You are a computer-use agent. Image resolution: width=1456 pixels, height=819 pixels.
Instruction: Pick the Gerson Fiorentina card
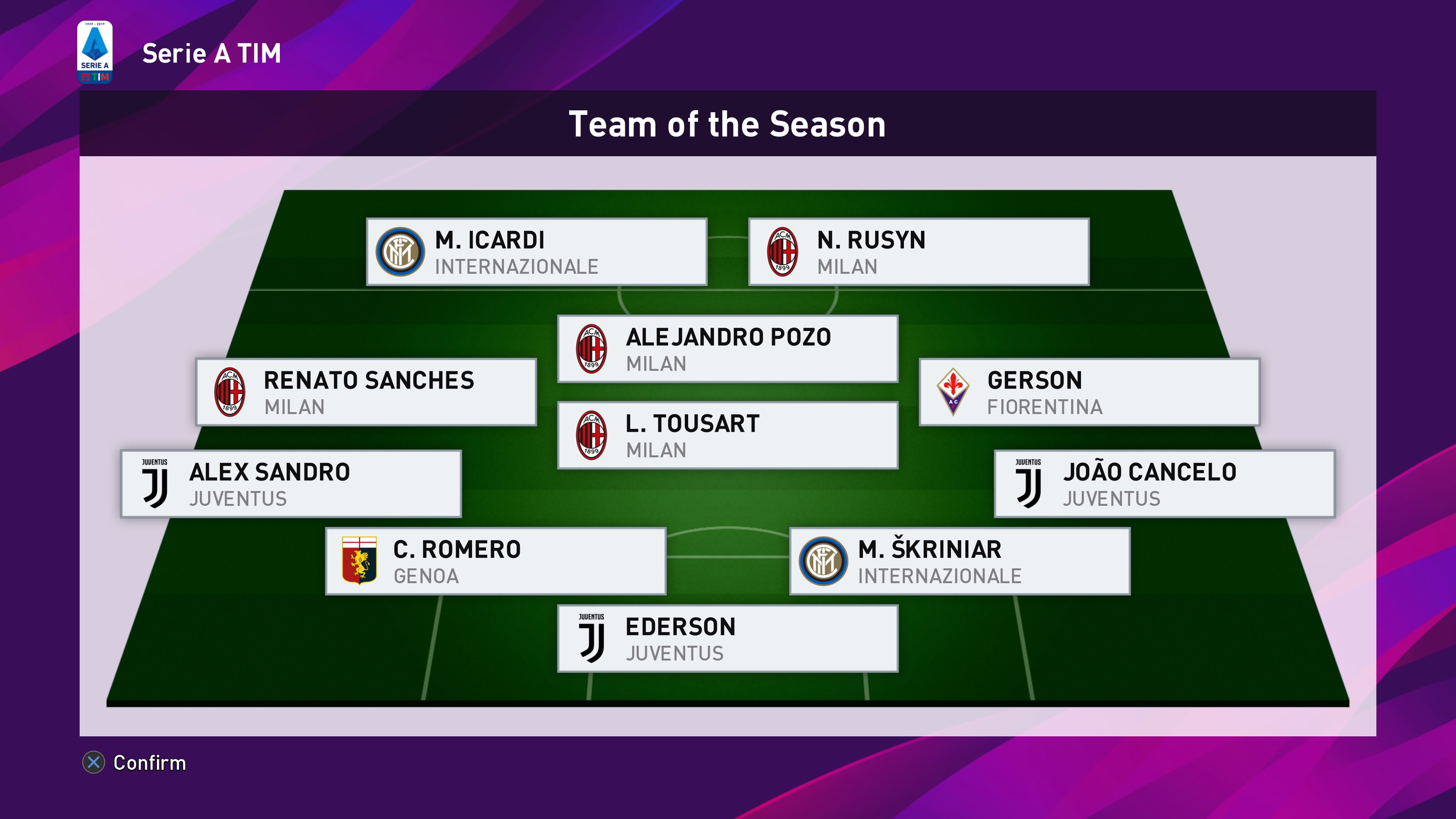click(1089, 392)
